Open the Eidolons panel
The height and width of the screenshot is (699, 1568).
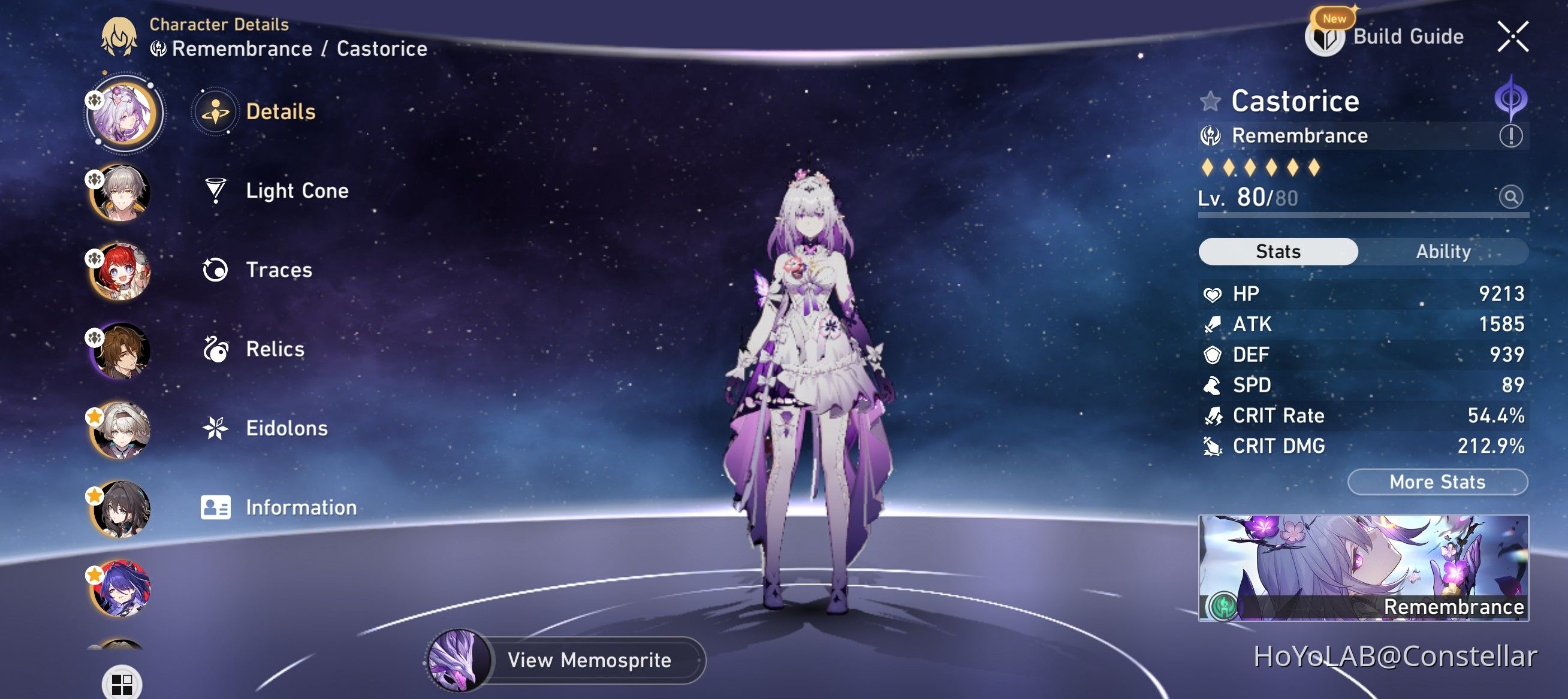point(286,428)
